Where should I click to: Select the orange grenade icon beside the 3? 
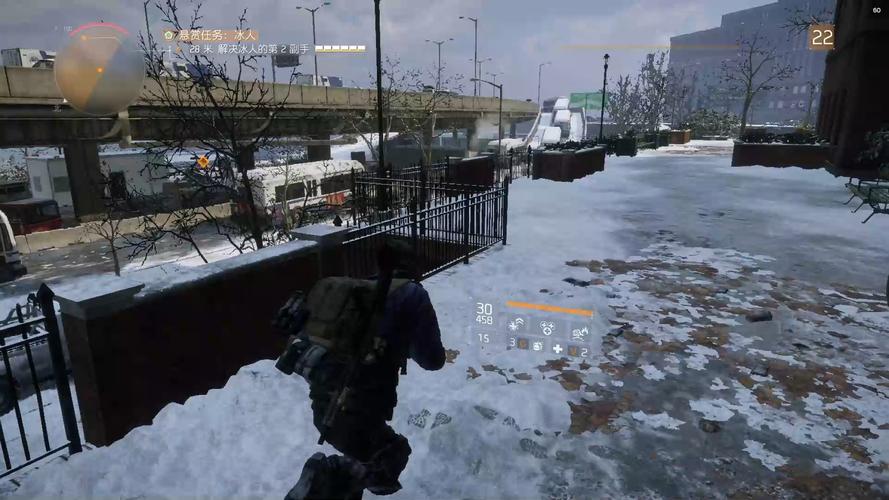[x=524, y=345]
